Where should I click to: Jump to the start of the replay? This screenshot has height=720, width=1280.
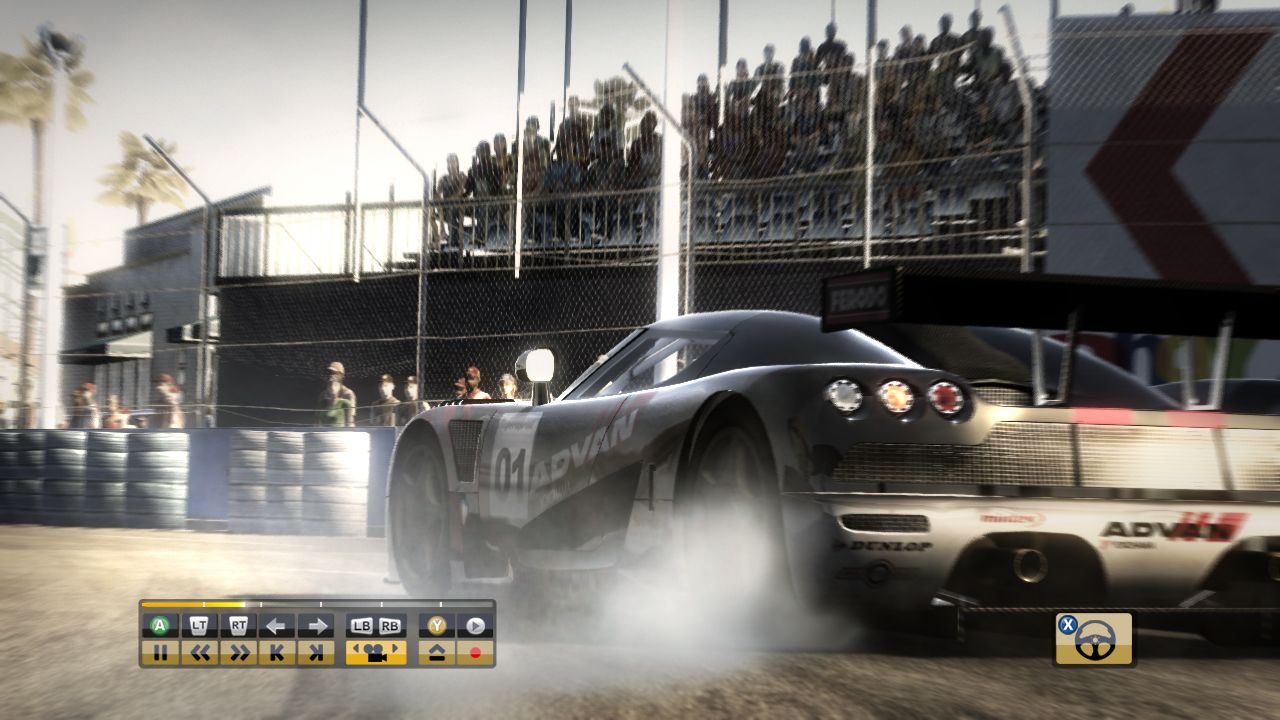tap(276, 652)
